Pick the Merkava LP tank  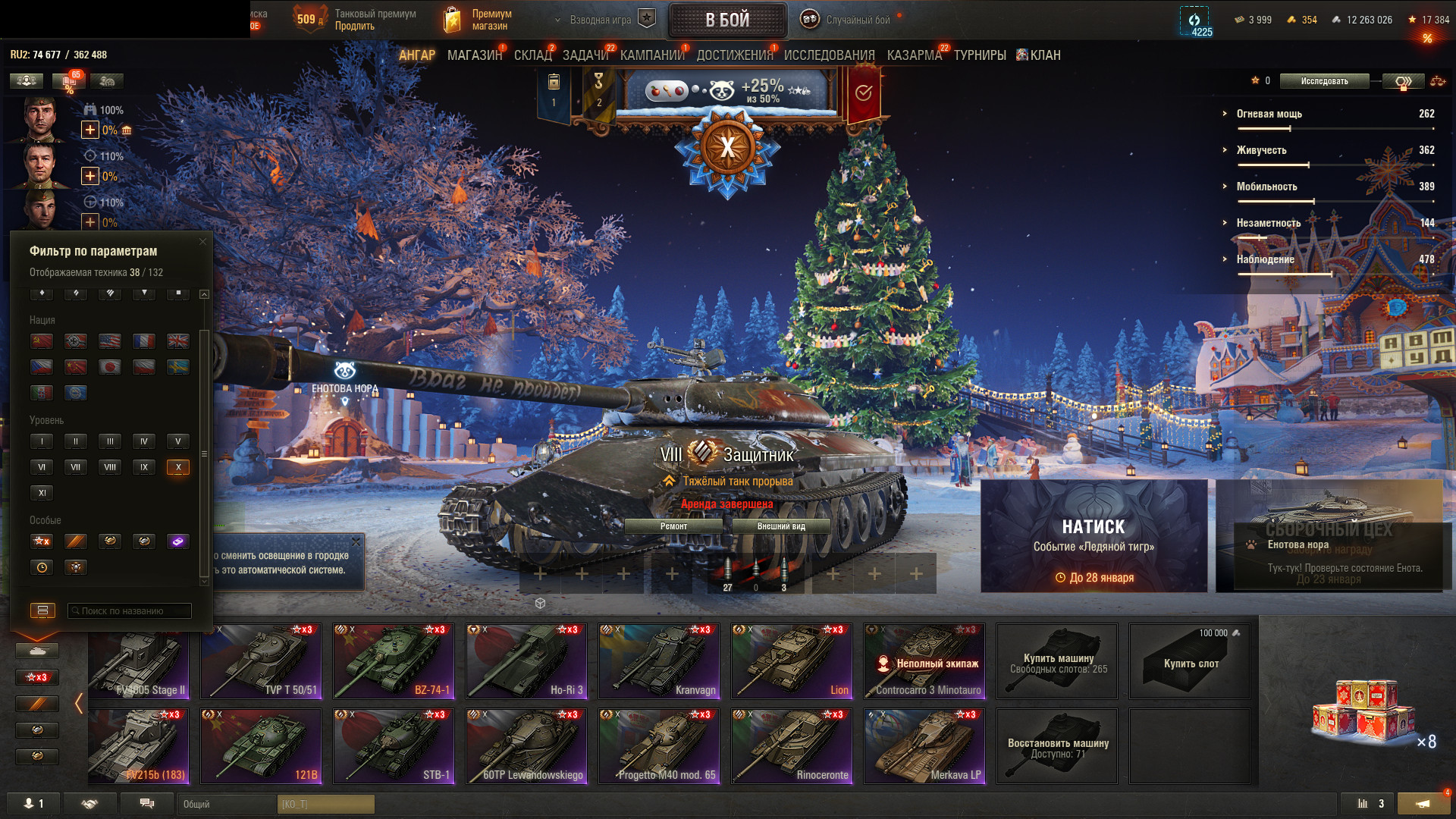(924, 746)
